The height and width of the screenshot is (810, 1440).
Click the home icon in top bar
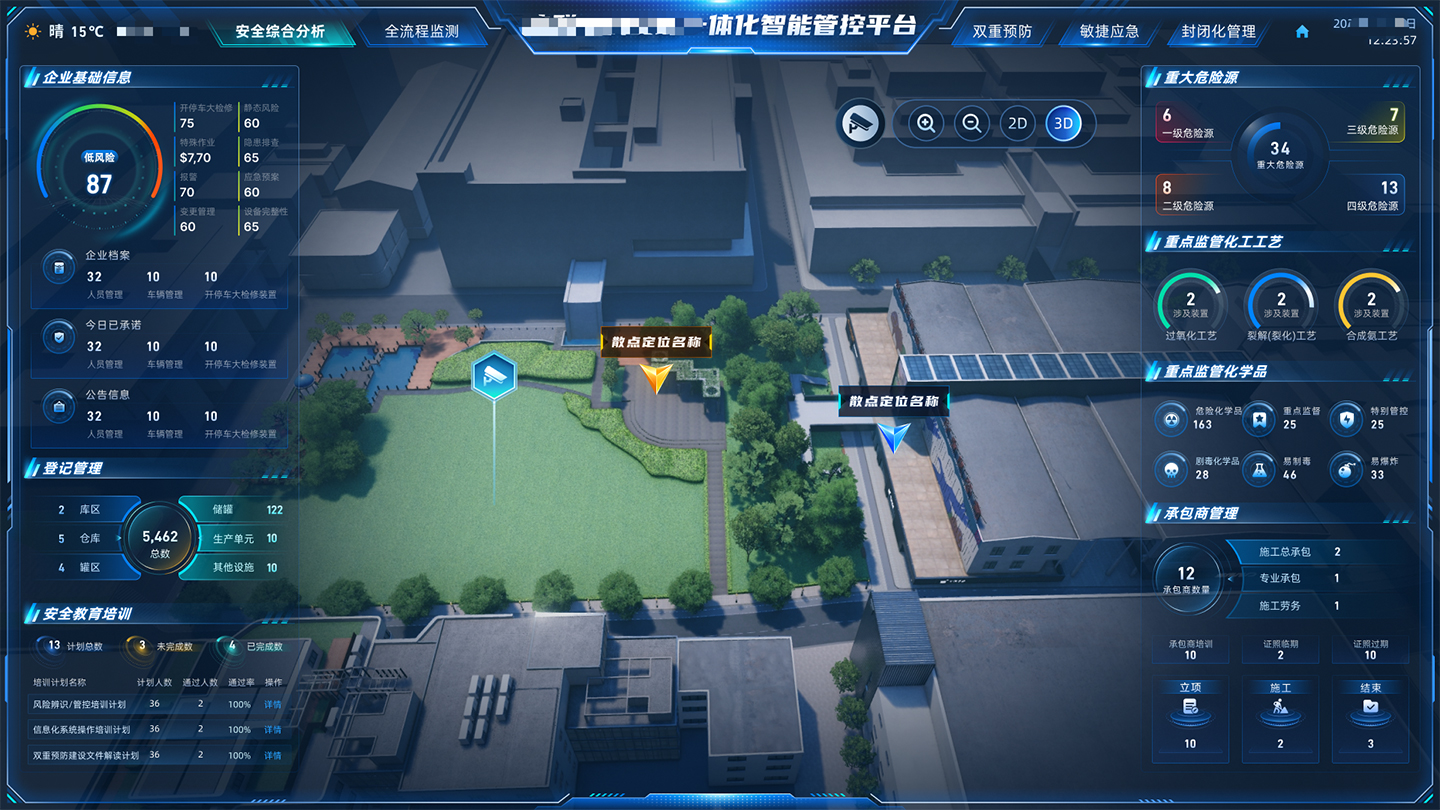1302,32
